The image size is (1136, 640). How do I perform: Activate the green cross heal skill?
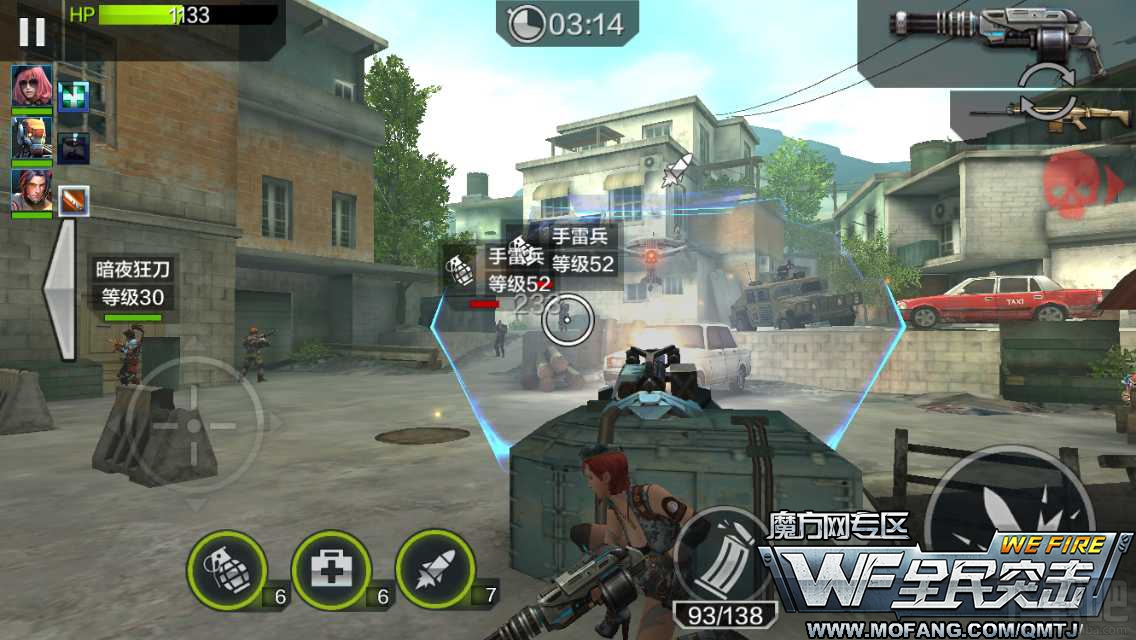73,96
